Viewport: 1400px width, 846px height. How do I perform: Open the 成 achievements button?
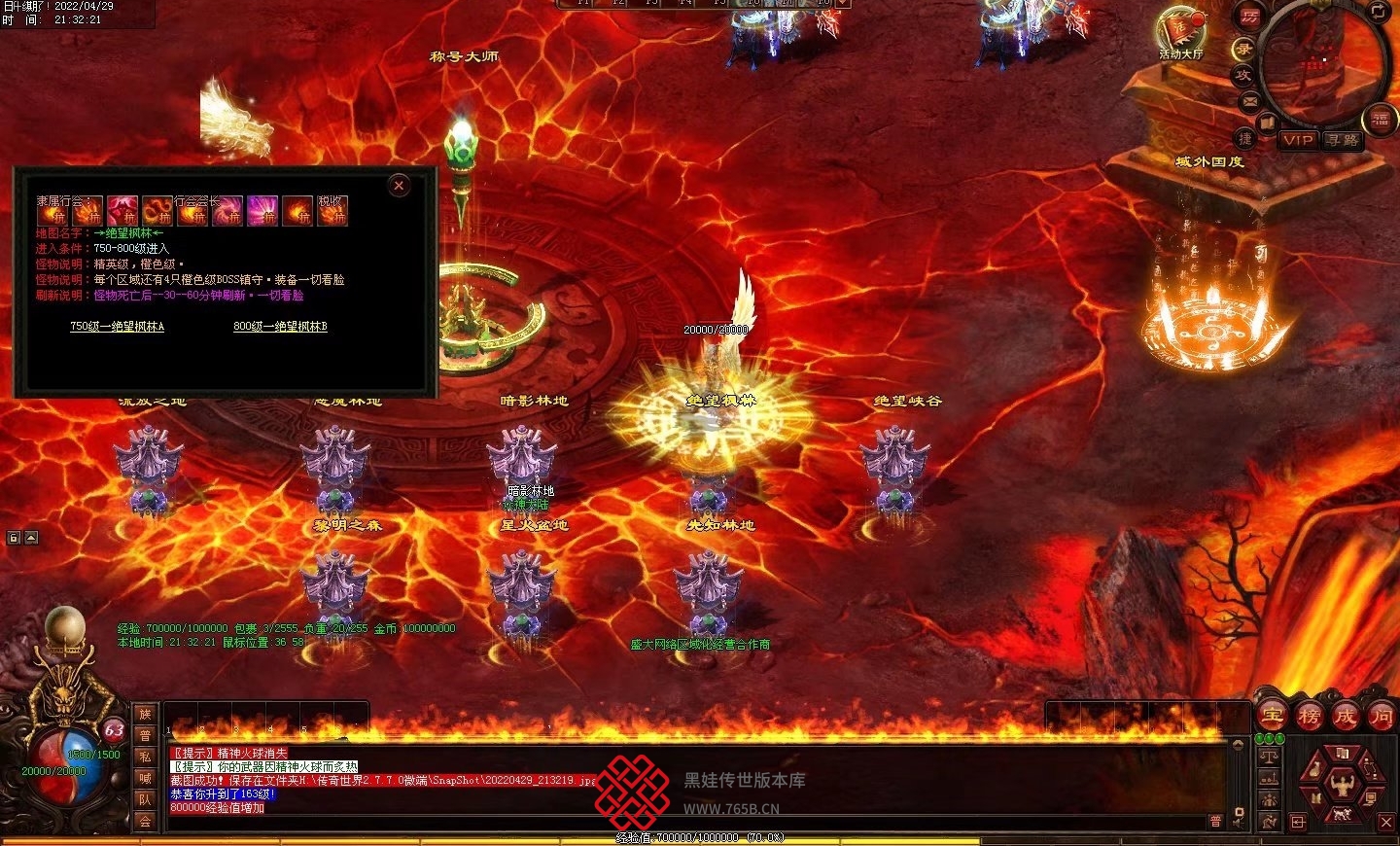pos(1346,717)
